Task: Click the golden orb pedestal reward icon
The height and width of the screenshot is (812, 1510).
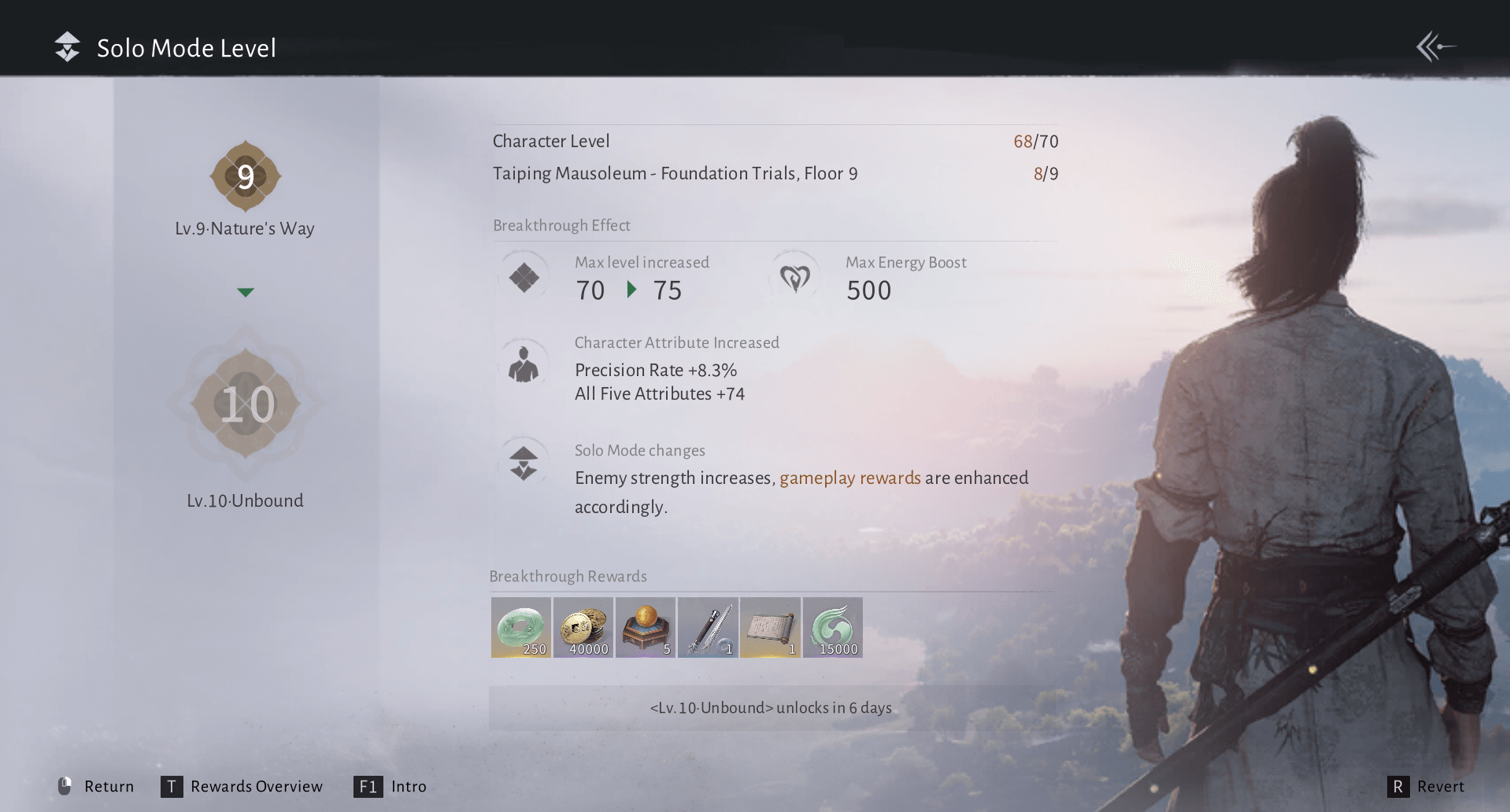Action: [x=645, y=627]
